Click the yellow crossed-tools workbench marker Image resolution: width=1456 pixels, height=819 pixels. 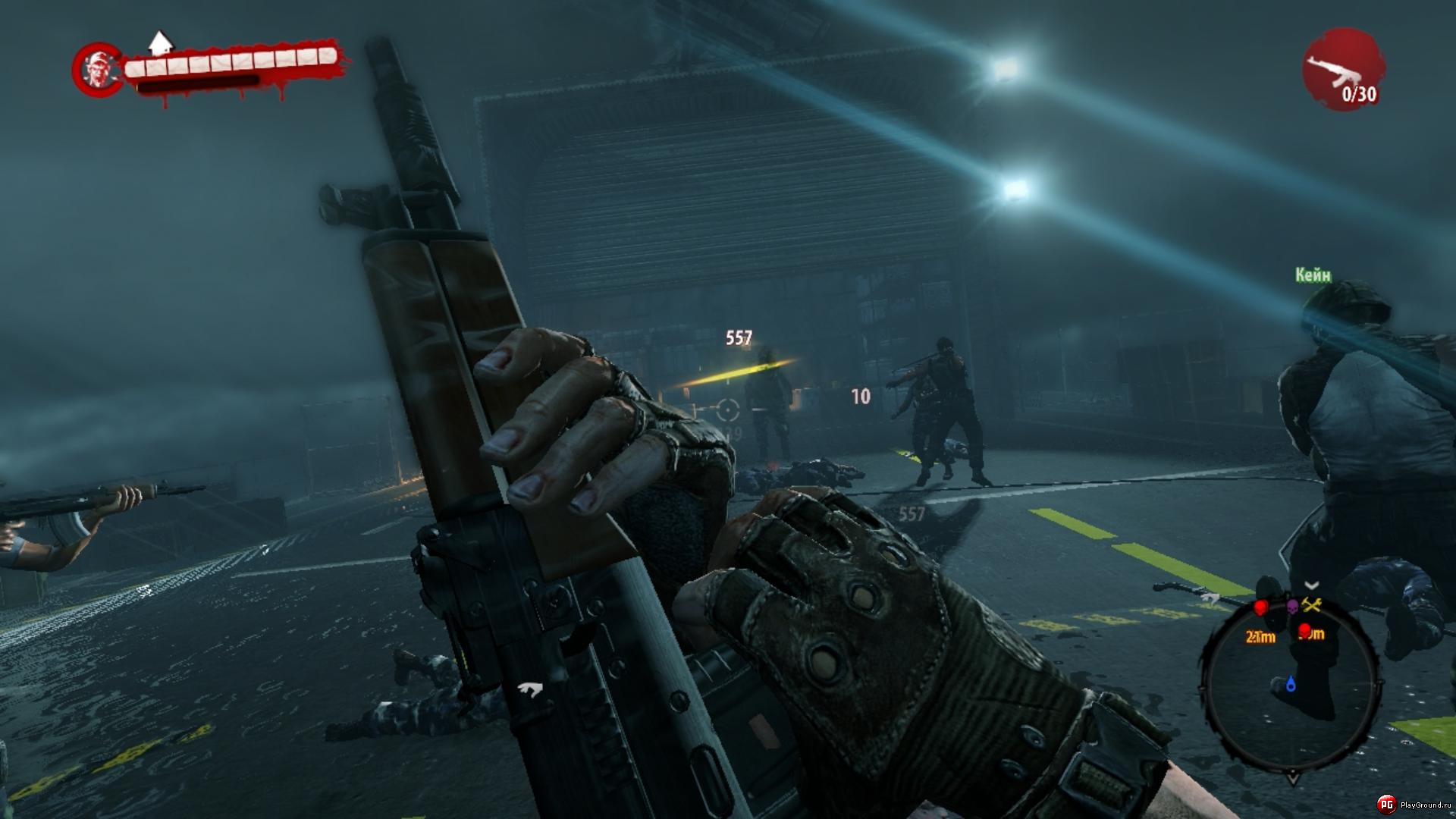1312,604
